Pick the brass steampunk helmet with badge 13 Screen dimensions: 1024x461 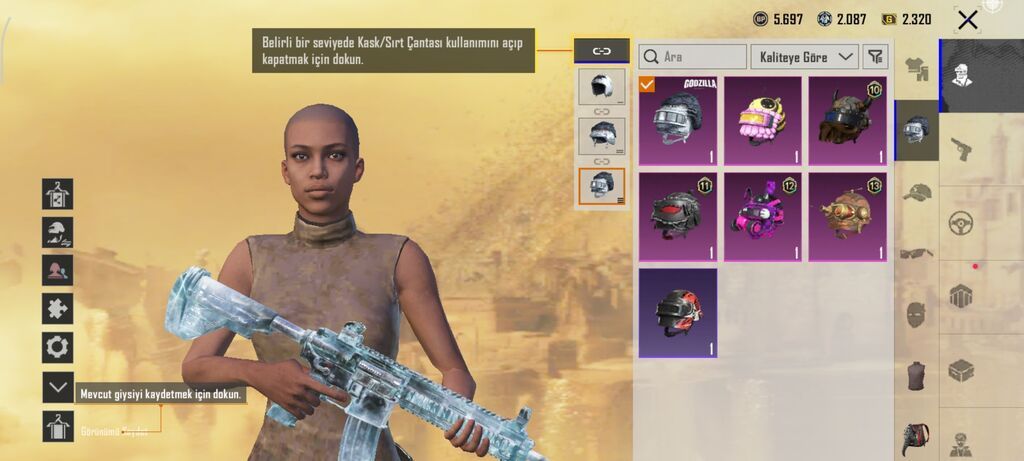pos(847,216)
